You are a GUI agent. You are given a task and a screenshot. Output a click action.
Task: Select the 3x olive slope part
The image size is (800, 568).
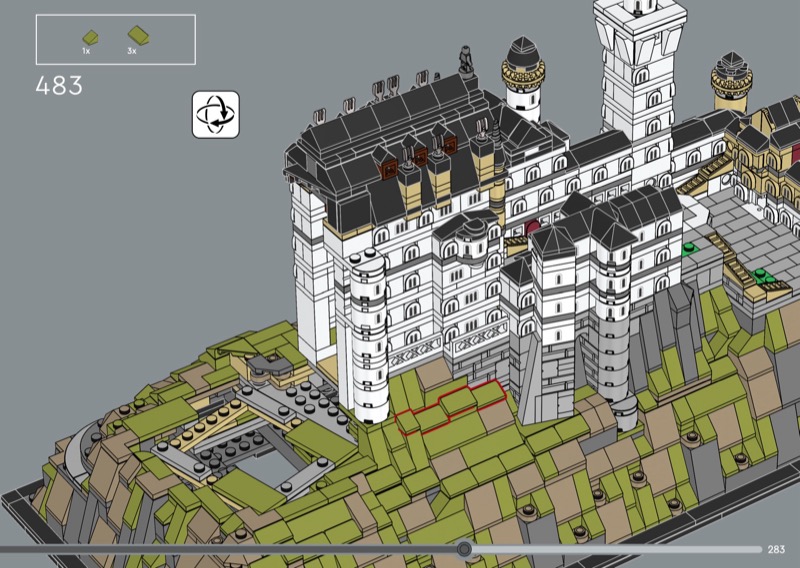134,36
